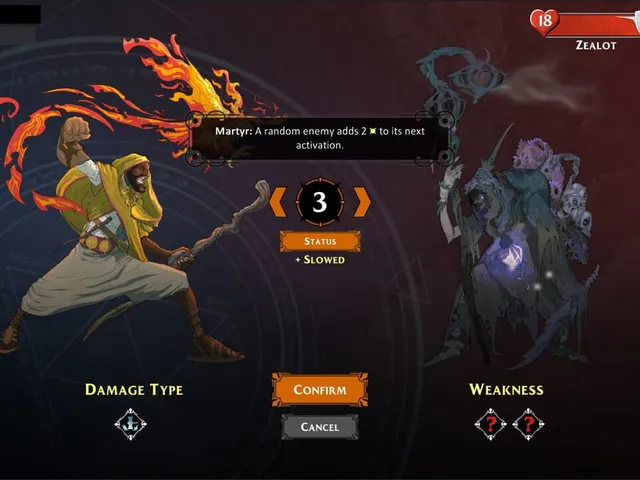640x480 pixels.
Task: Decrease the value with the left arrow
Action: click(x=277, y=202)
